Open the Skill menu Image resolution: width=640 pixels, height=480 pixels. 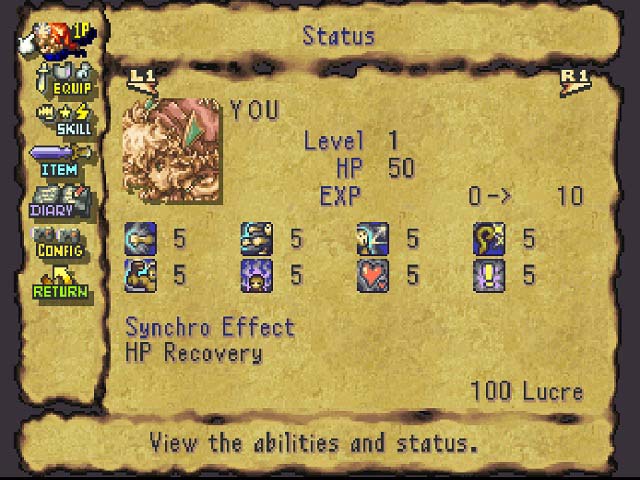64,119
